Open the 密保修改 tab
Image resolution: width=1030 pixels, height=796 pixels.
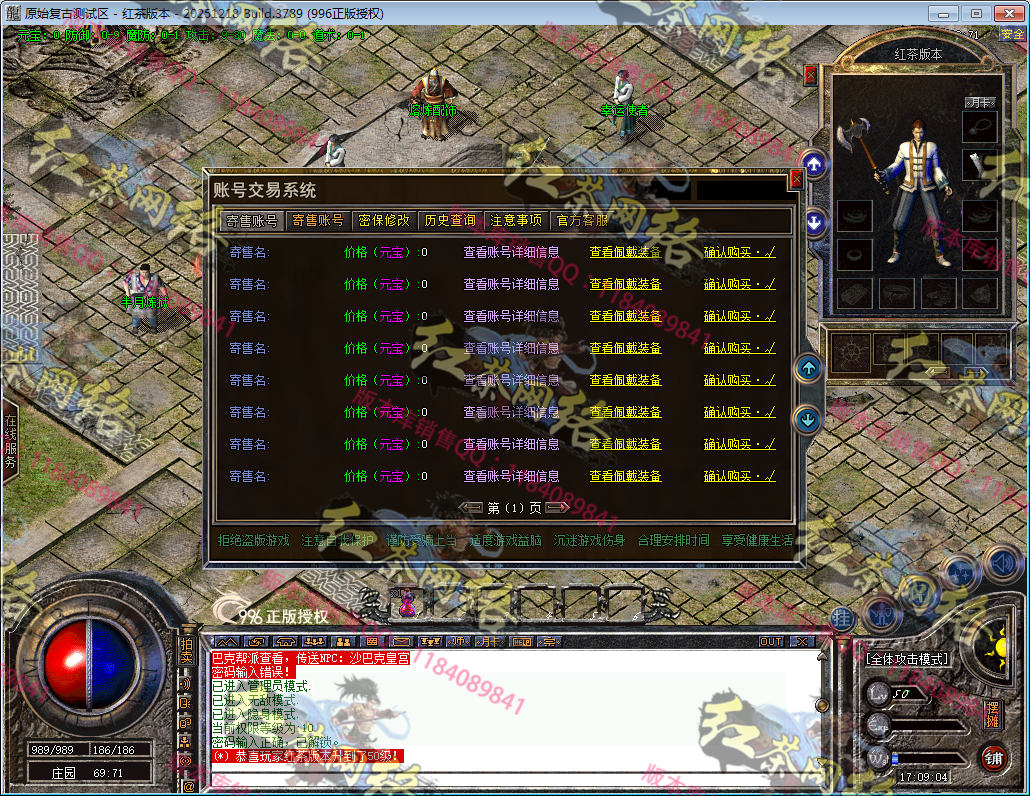pyautogui.click(x=384, y=220)
